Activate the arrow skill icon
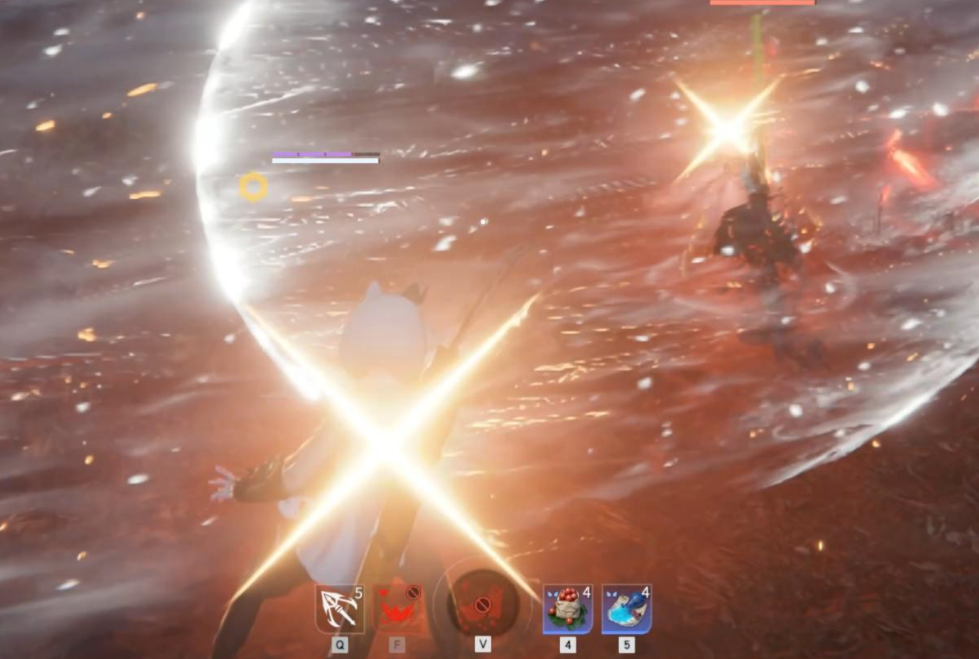This screenshot has width=979, height=659. 340,609
